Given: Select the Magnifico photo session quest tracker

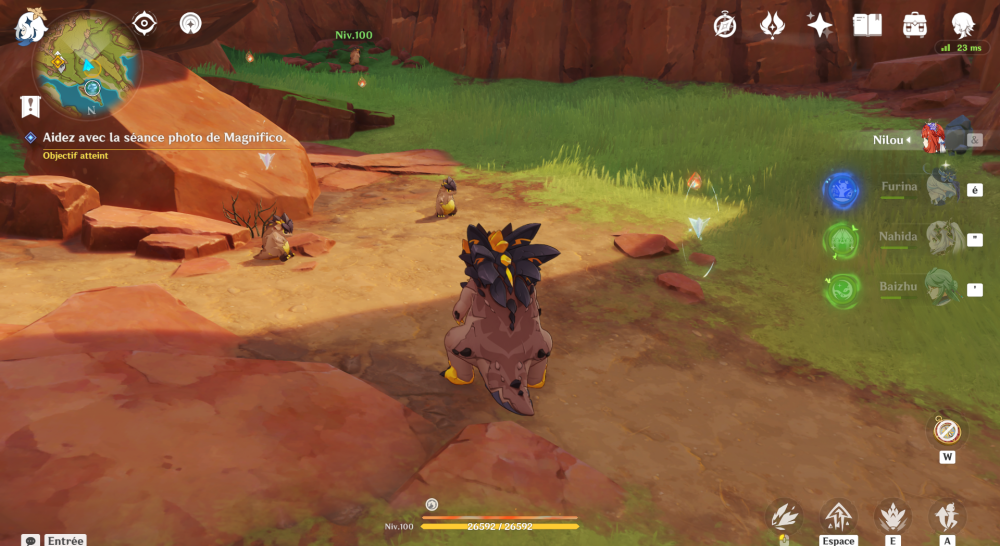Looking at the screenshot, I should click(x=164, y=137).
